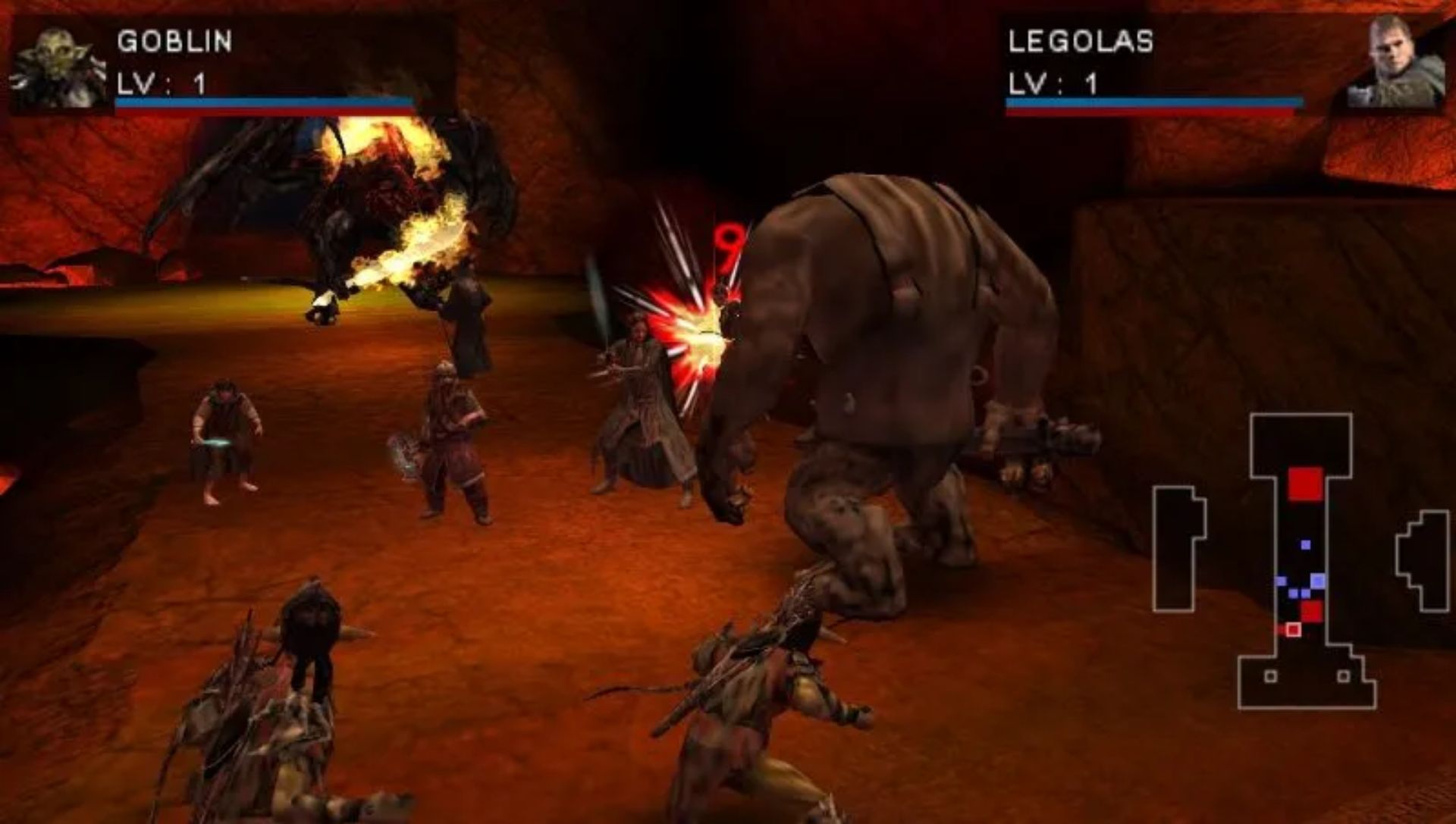Click the Goblin character portrait

click(59, 67)
